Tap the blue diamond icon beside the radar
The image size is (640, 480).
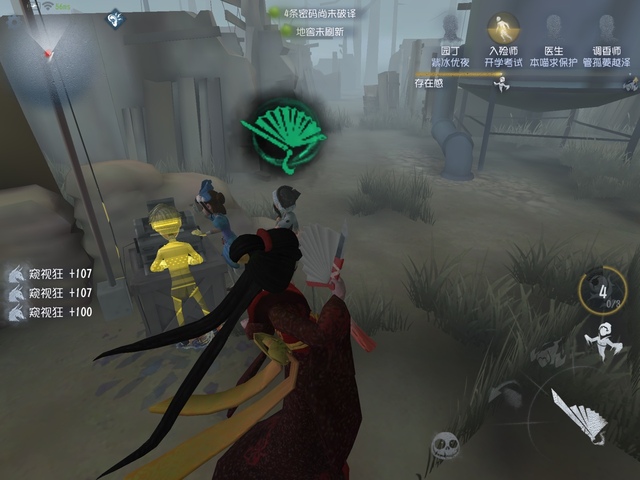[x=115, y=17]
